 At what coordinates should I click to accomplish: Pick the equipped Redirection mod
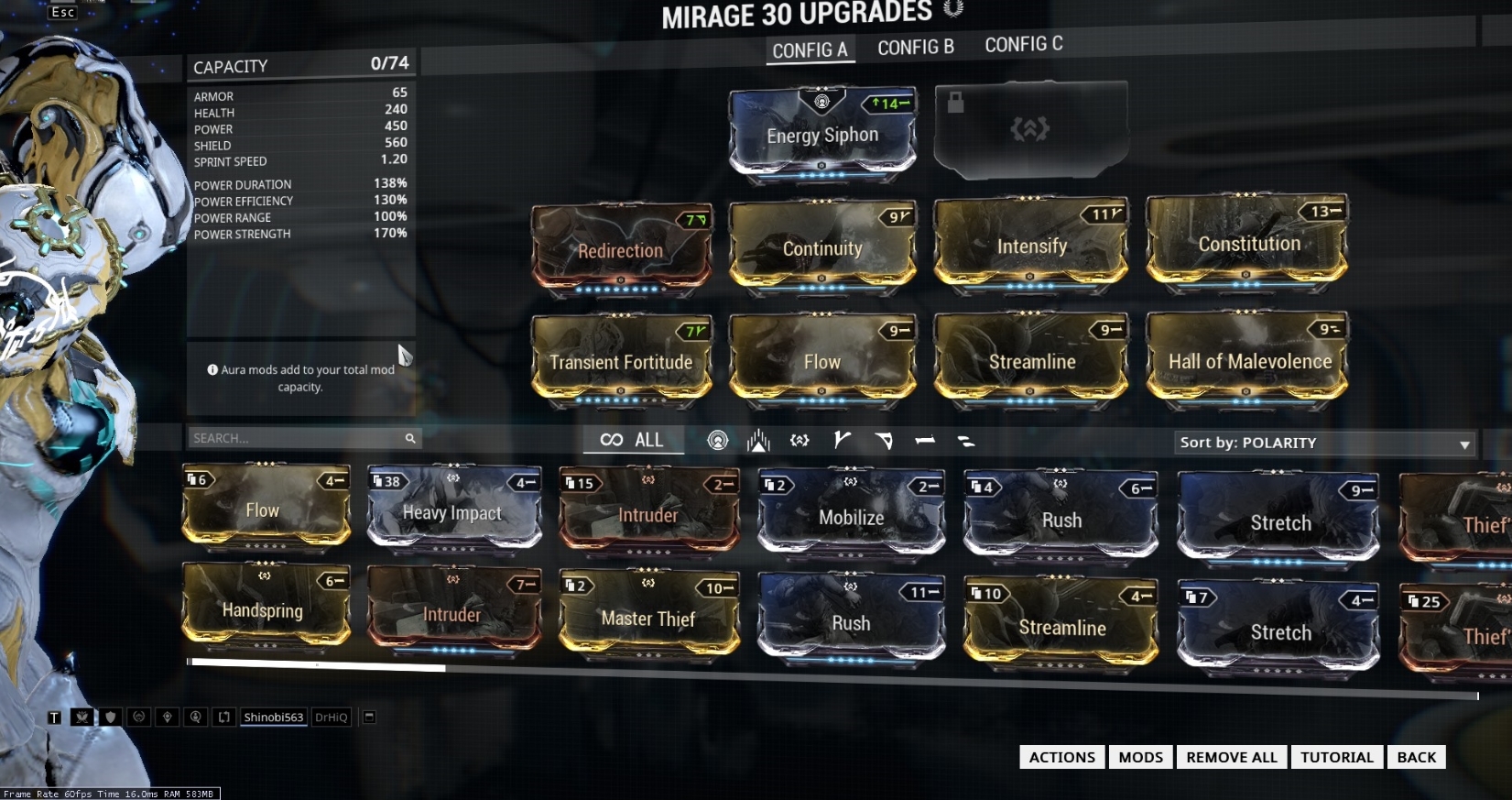(620, 250)
